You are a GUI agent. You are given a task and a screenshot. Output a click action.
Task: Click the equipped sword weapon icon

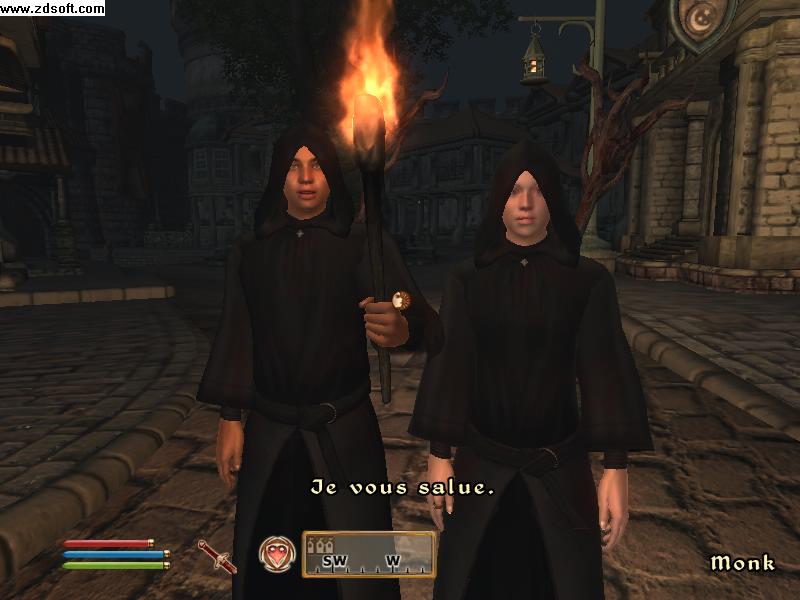(216, 555)
